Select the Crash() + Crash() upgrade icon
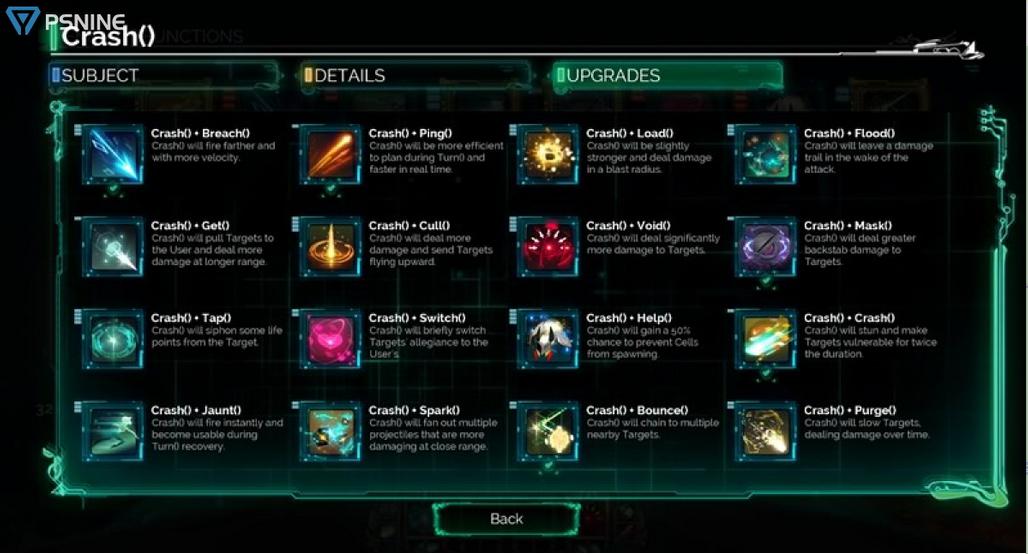This screenshot has height=554, width=1028. (766, 339)
